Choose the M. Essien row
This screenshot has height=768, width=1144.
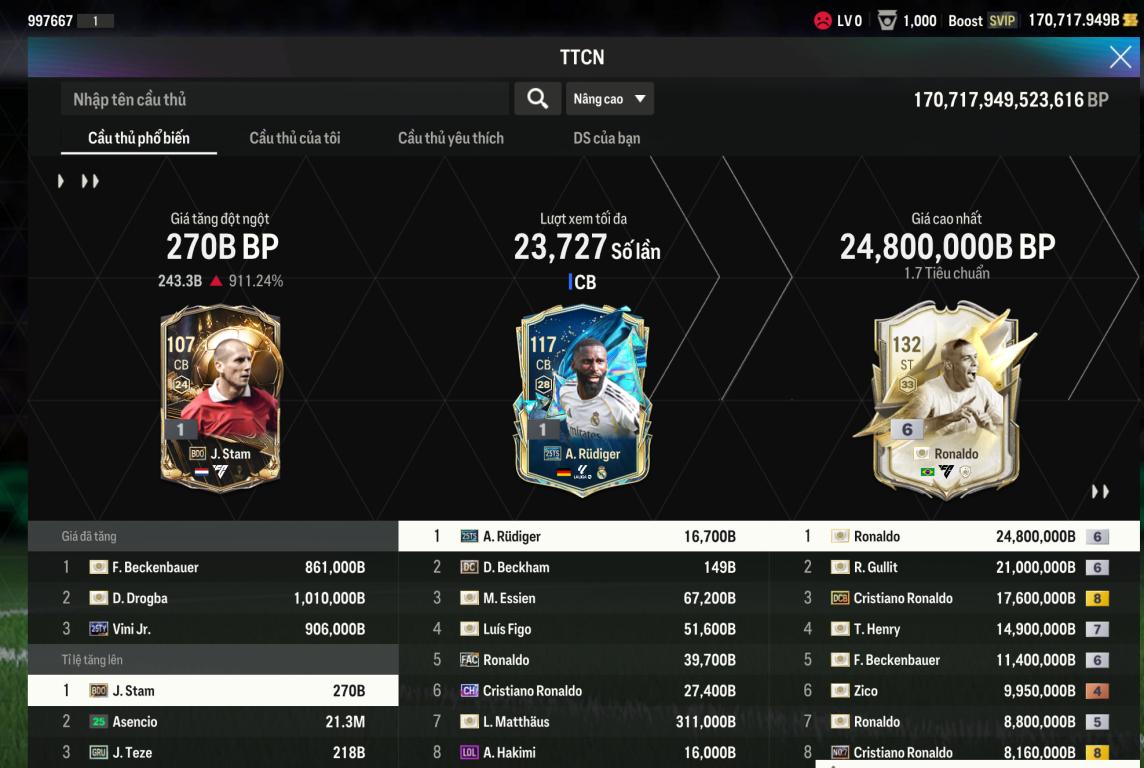click(583, 598)
